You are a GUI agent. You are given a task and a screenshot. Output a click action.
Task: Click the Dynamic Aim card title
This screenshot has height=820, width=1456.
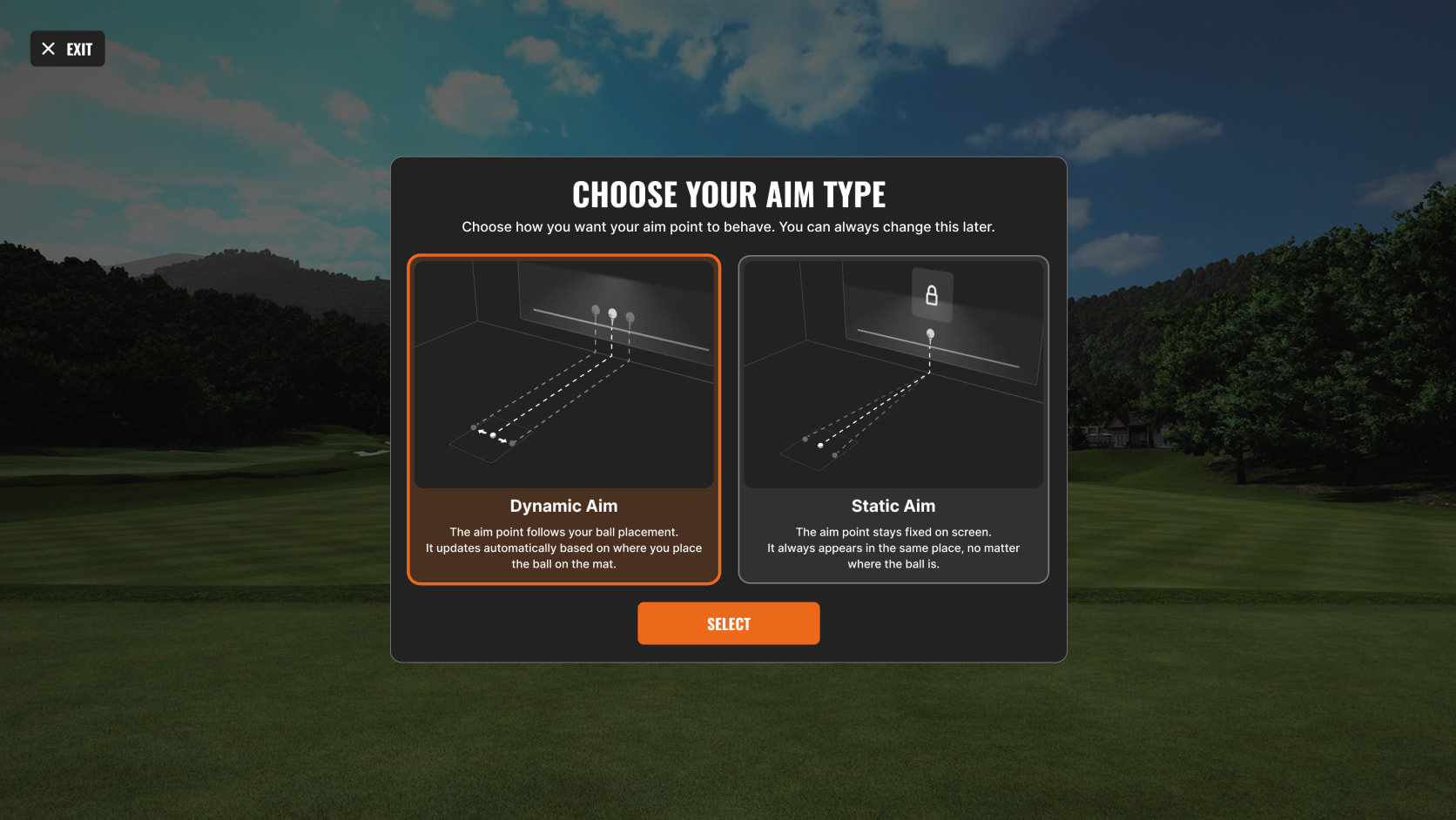pyautogui.click(x=564, y=506)
